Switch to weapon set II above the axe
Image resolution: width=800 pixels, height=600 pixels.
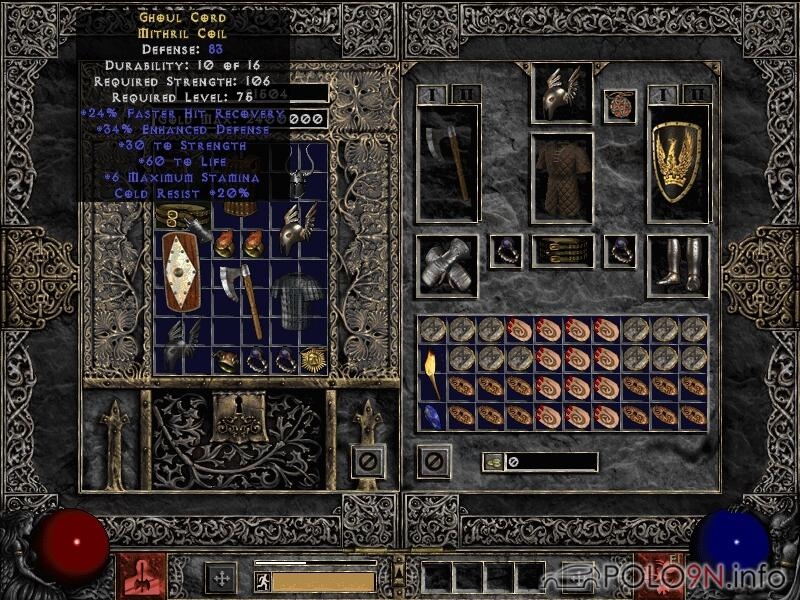(x=466, y=94)
